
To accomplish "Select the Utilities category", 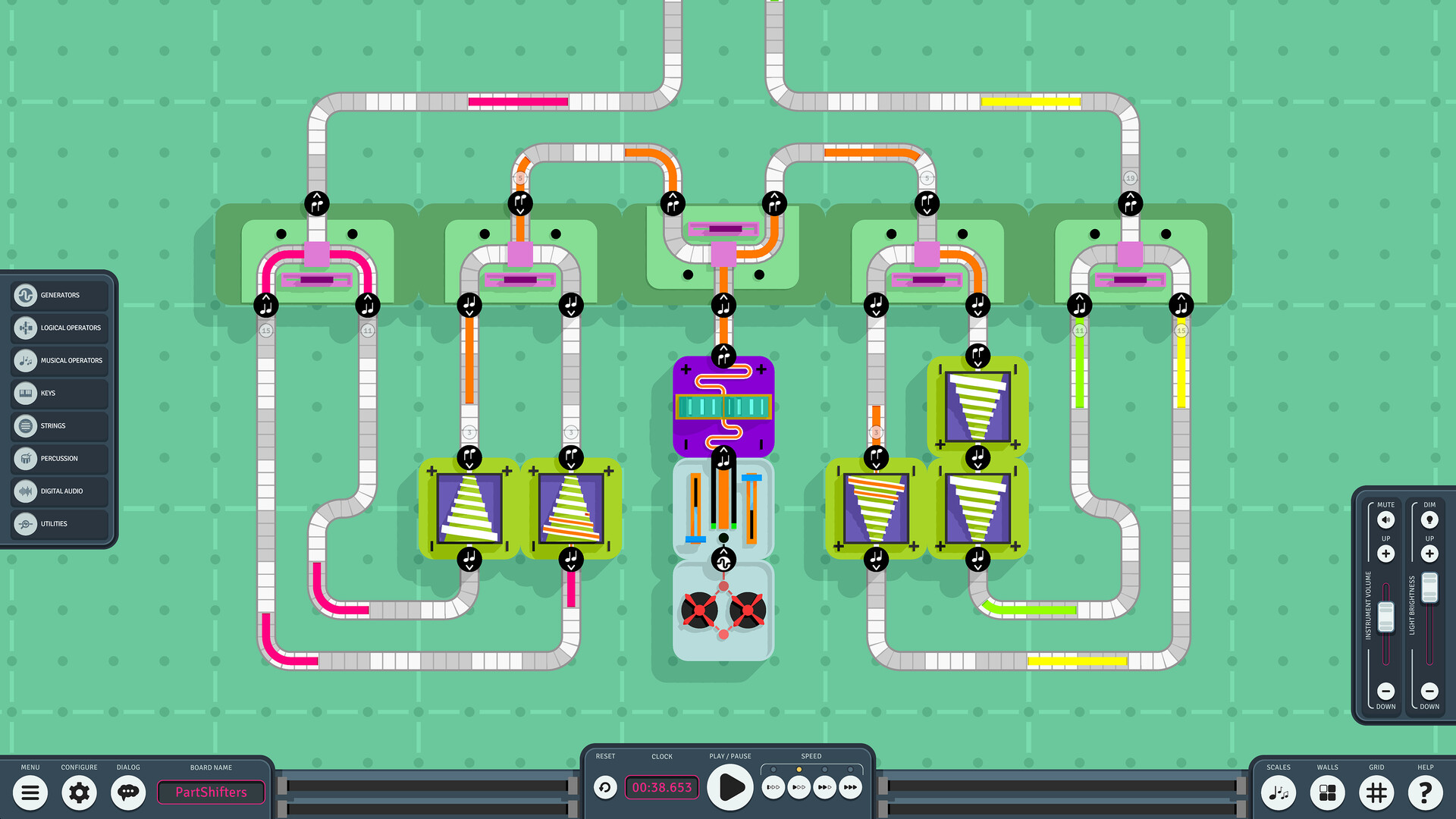I will click(x=59, y=523).
